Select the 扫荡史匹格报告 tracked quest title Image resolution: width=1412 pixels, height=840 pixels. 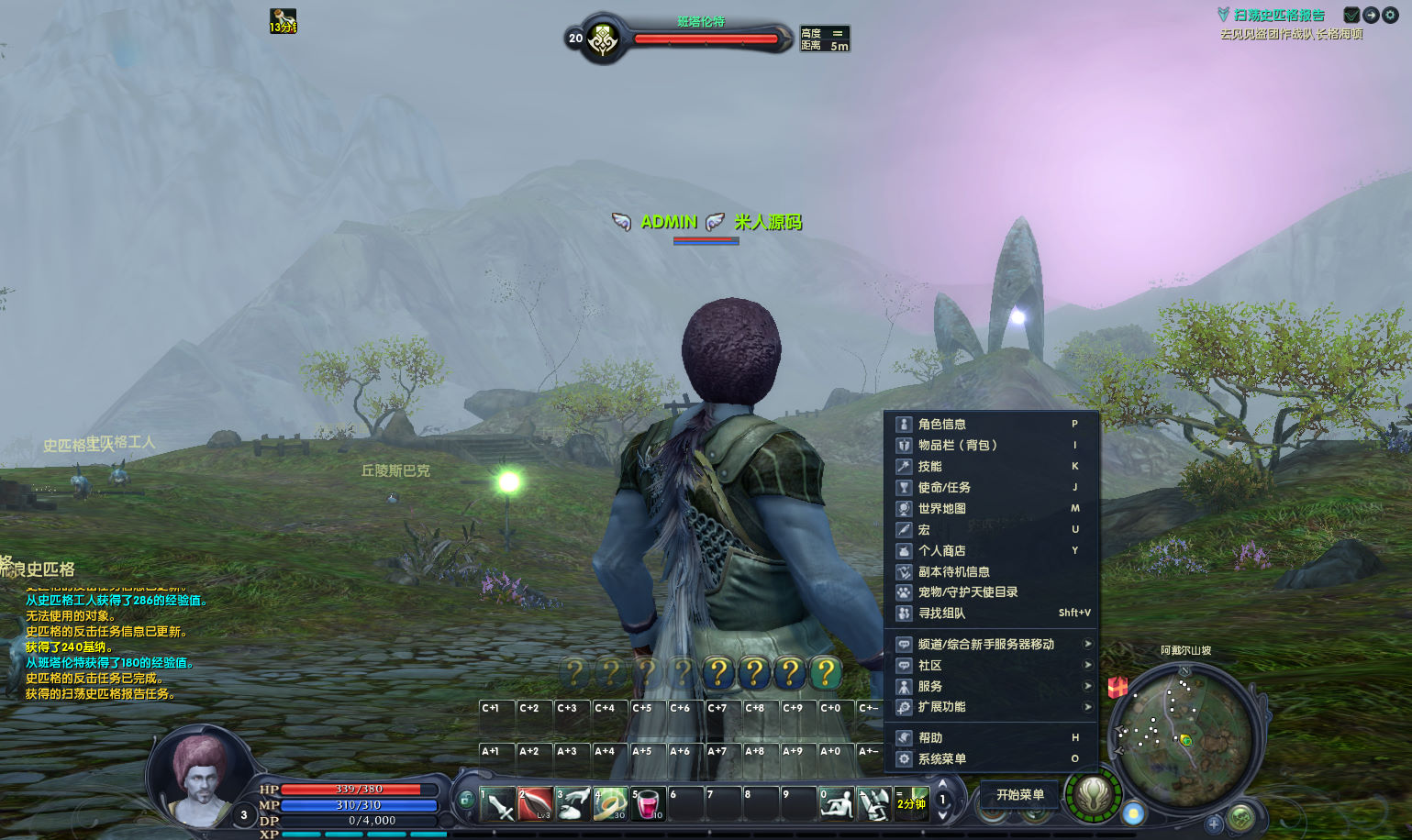click(x=1279, y=16)
